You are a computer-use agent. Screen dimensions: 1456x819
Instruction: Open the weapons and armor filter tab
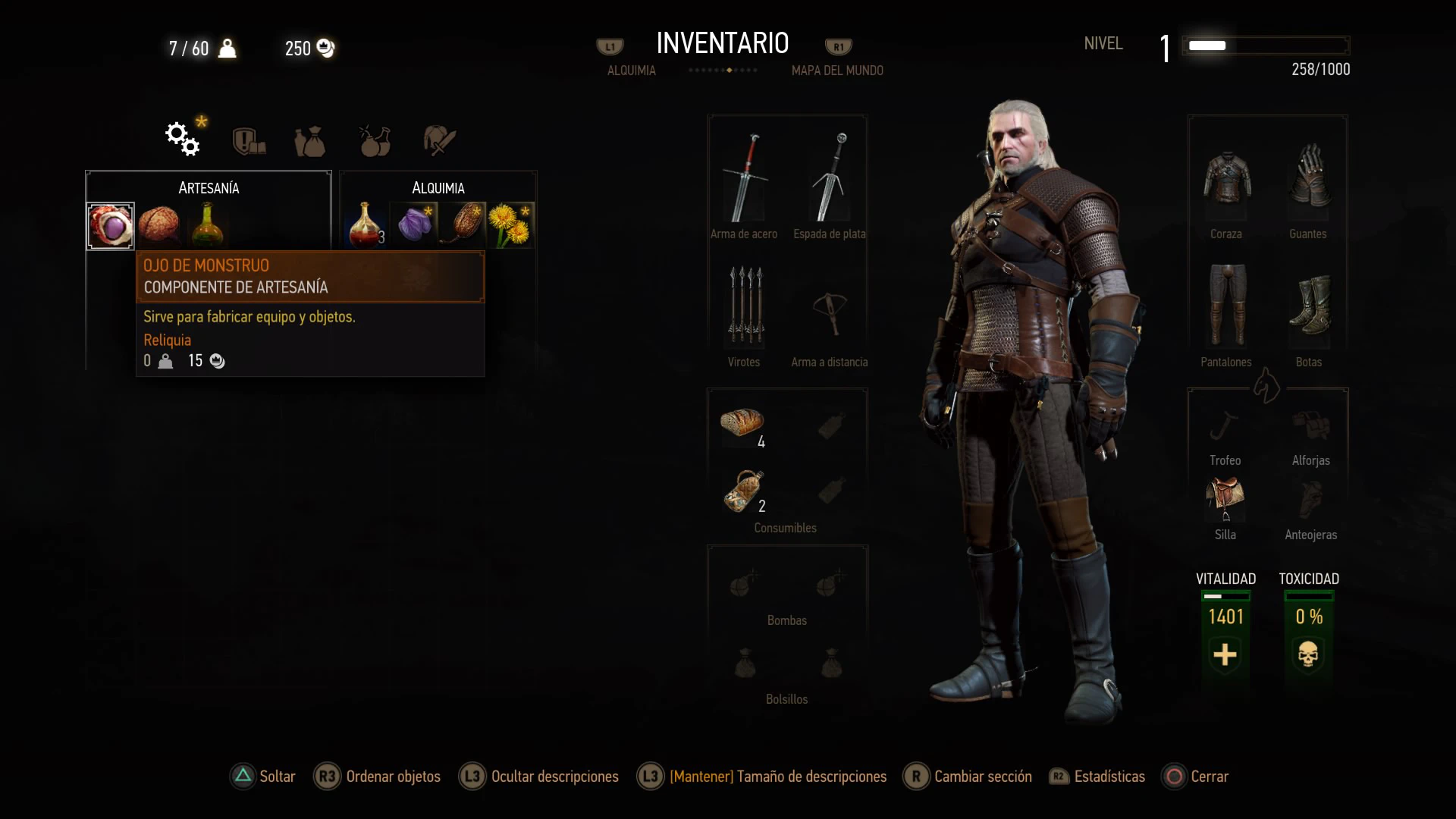pos(439,140)
